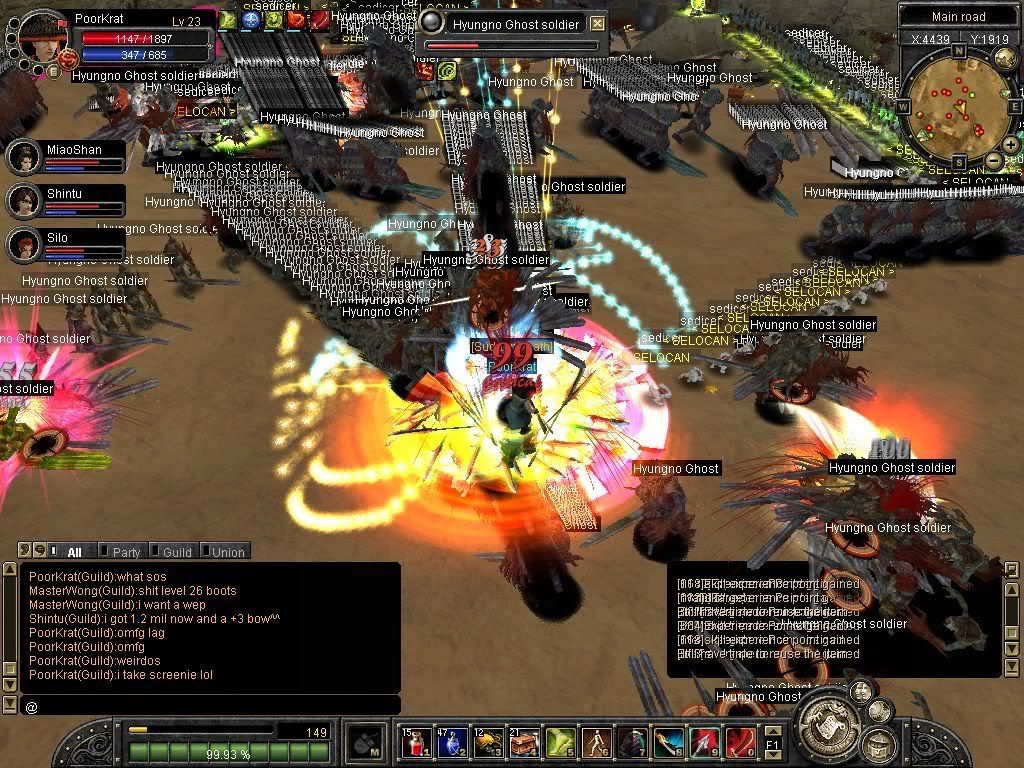Activate the red spear skill in slot 9
The image size is (1024, 768).
pyautogui.click(x=704, y=742)
